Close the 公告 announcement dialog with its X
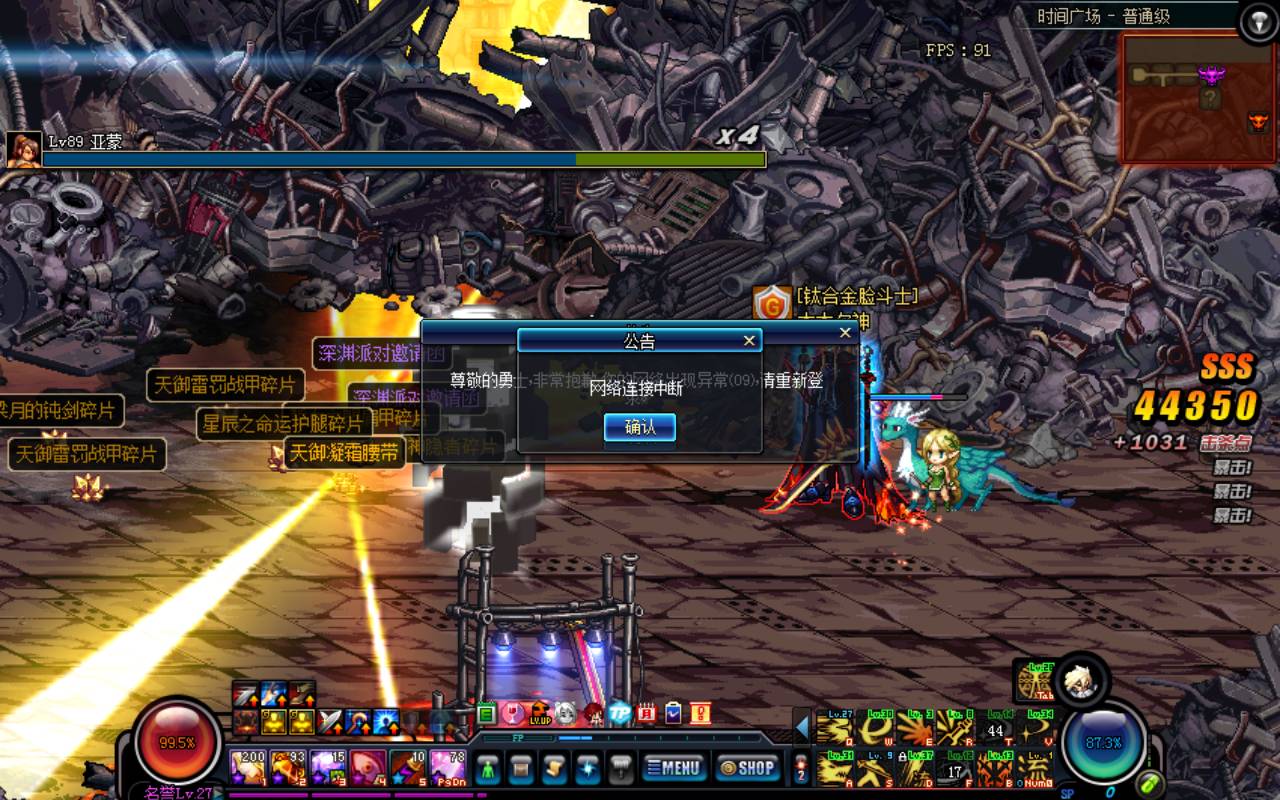This screenshot has height=800, width=1280. [749, 341]
